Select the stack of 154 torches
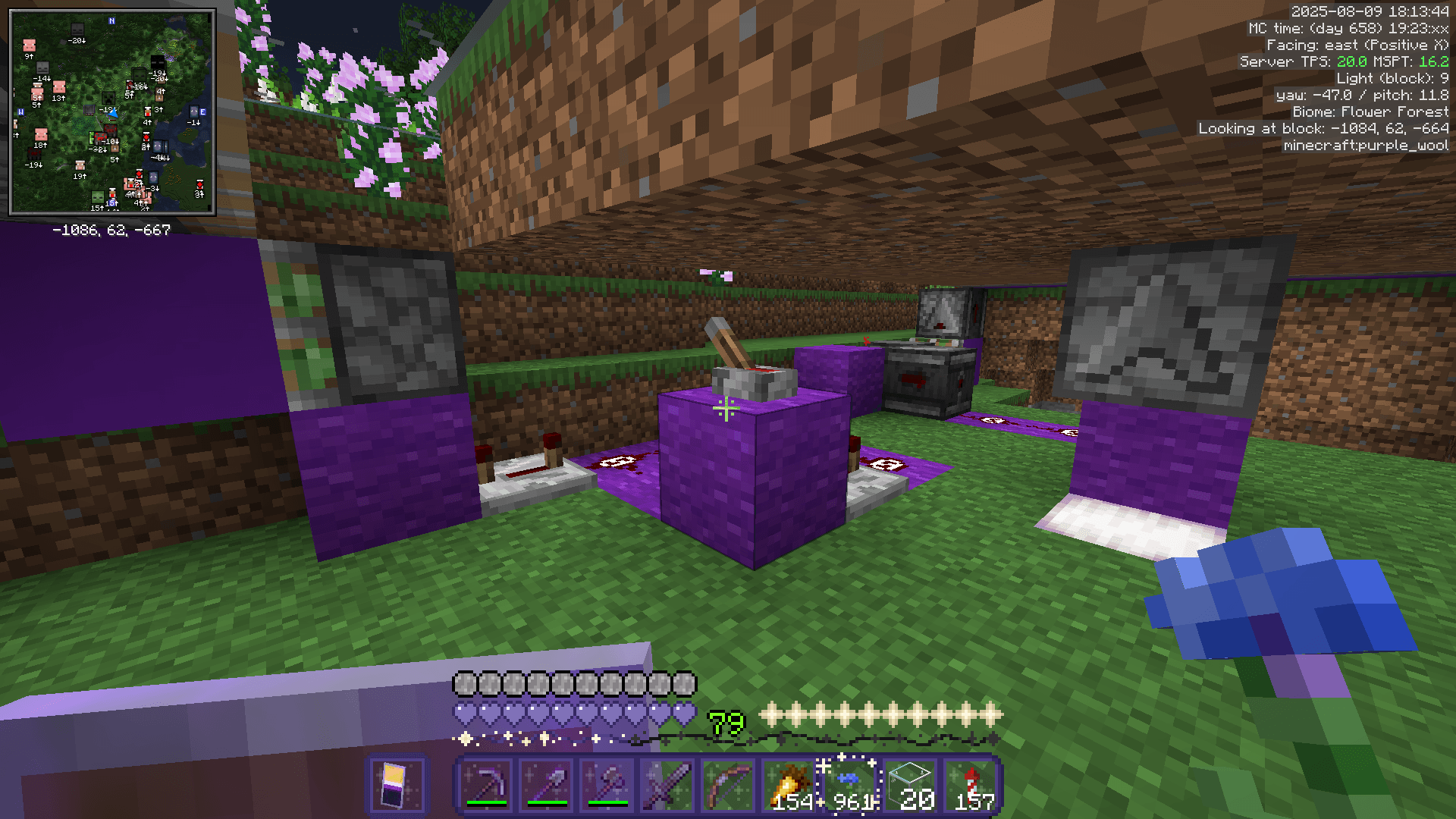Screen dimensions: 1456x819 789,783
